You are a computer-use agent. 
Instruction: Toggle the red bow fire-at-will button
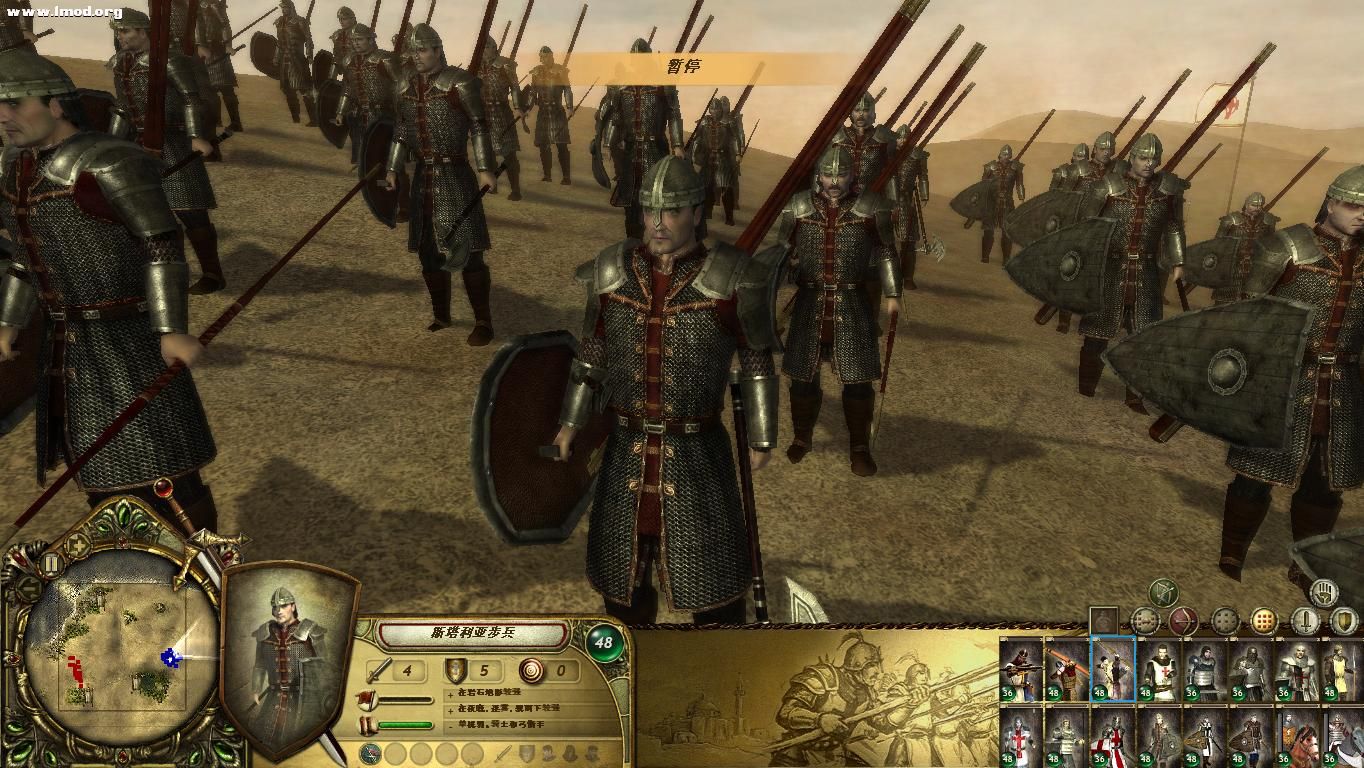pos(1184,621)
